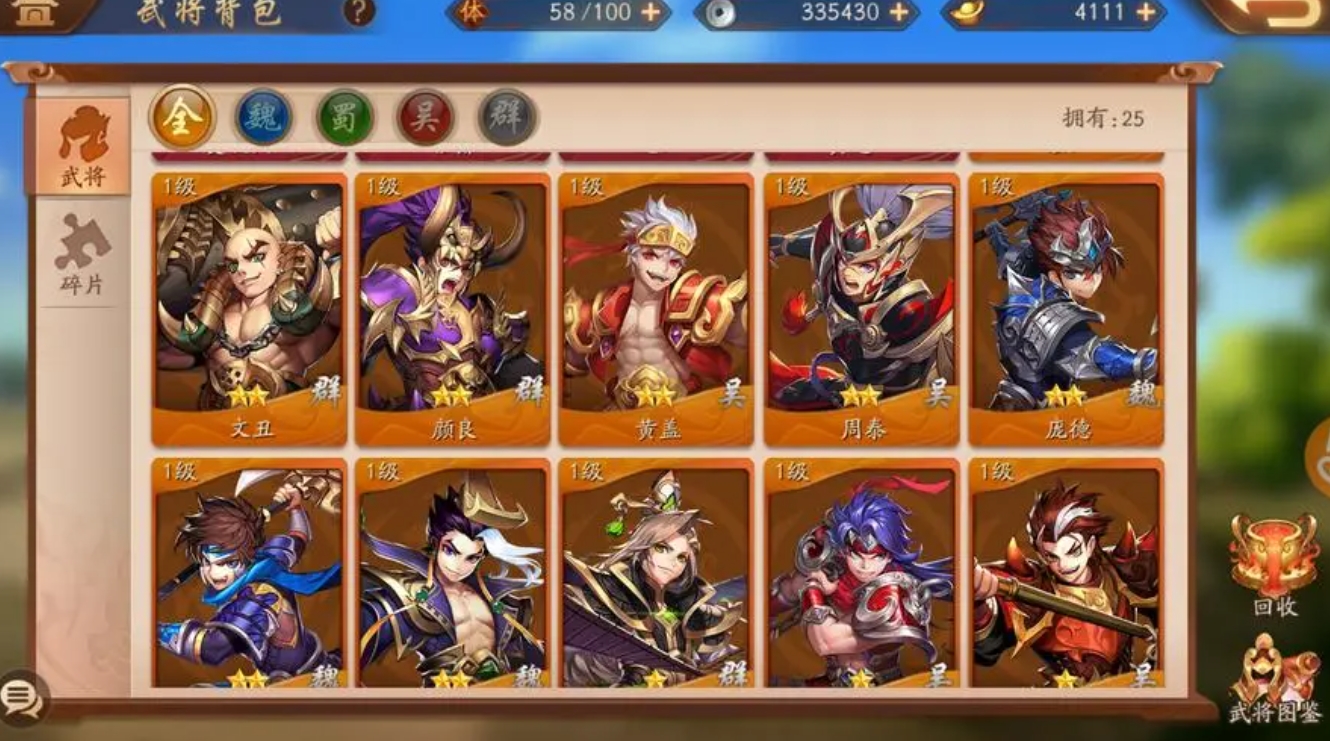Add stamina with the plus button
Viewport: 1330px width, 741px height.
(x=651, y=13)
